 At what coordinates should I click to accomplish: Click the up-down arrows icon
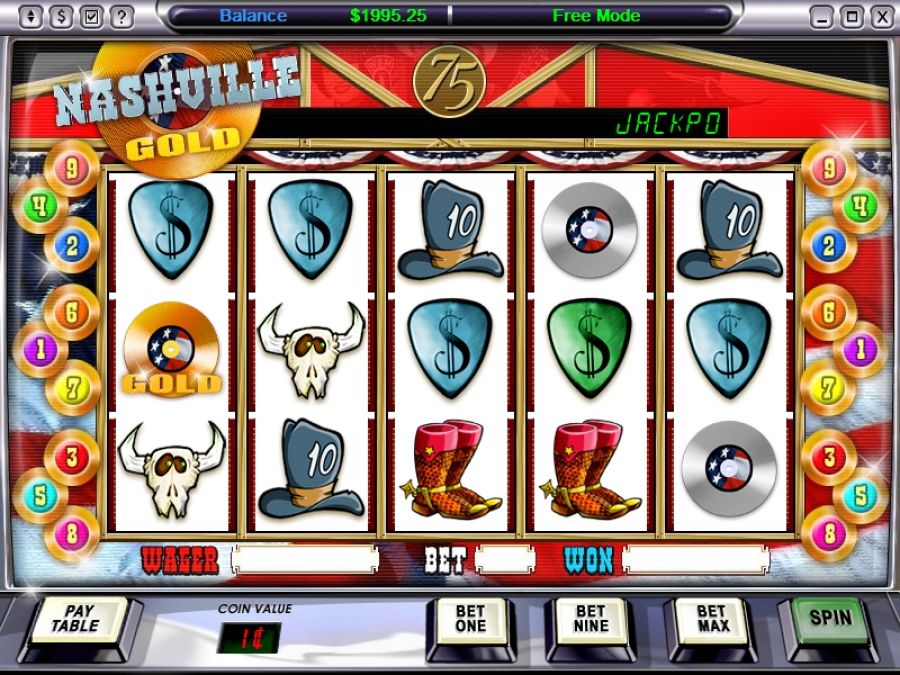click(x=32, y=17)
